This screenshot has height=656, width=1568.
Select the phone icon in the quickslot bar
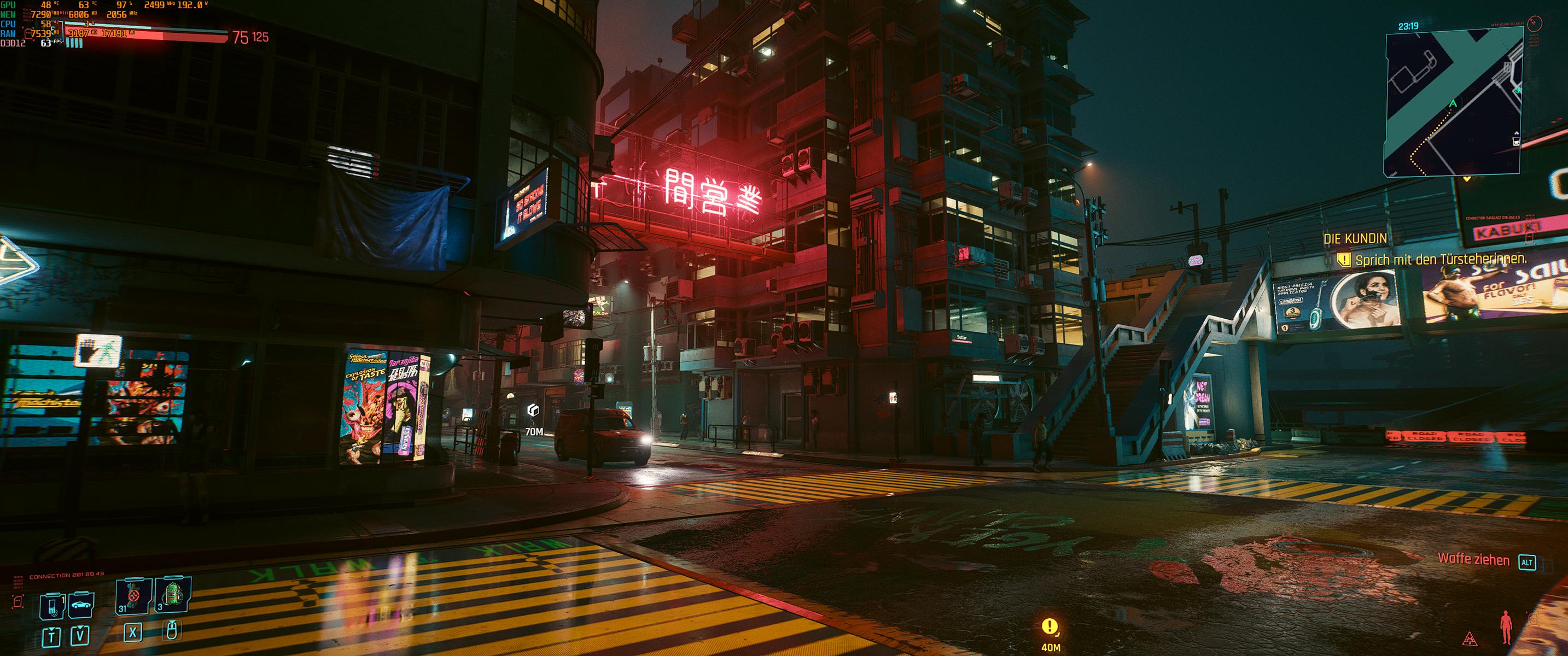click(x=53, y=607)
